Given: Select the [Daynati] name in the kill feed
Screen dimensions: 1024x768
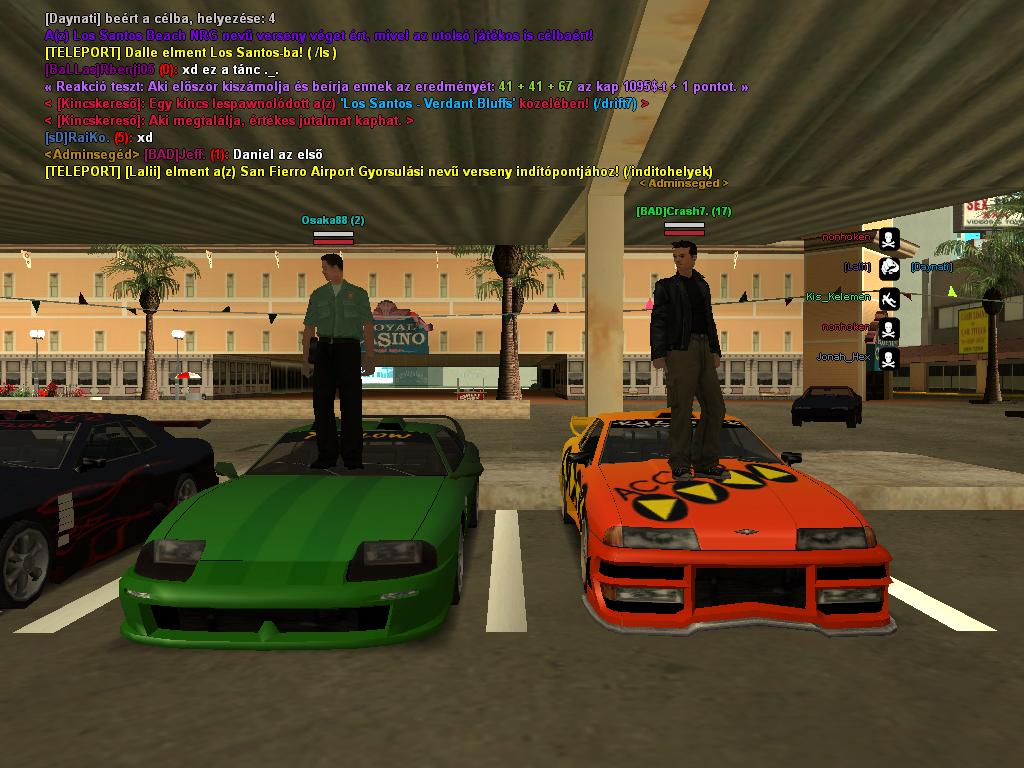Looking at the screenshot, I should coord(931,267).
